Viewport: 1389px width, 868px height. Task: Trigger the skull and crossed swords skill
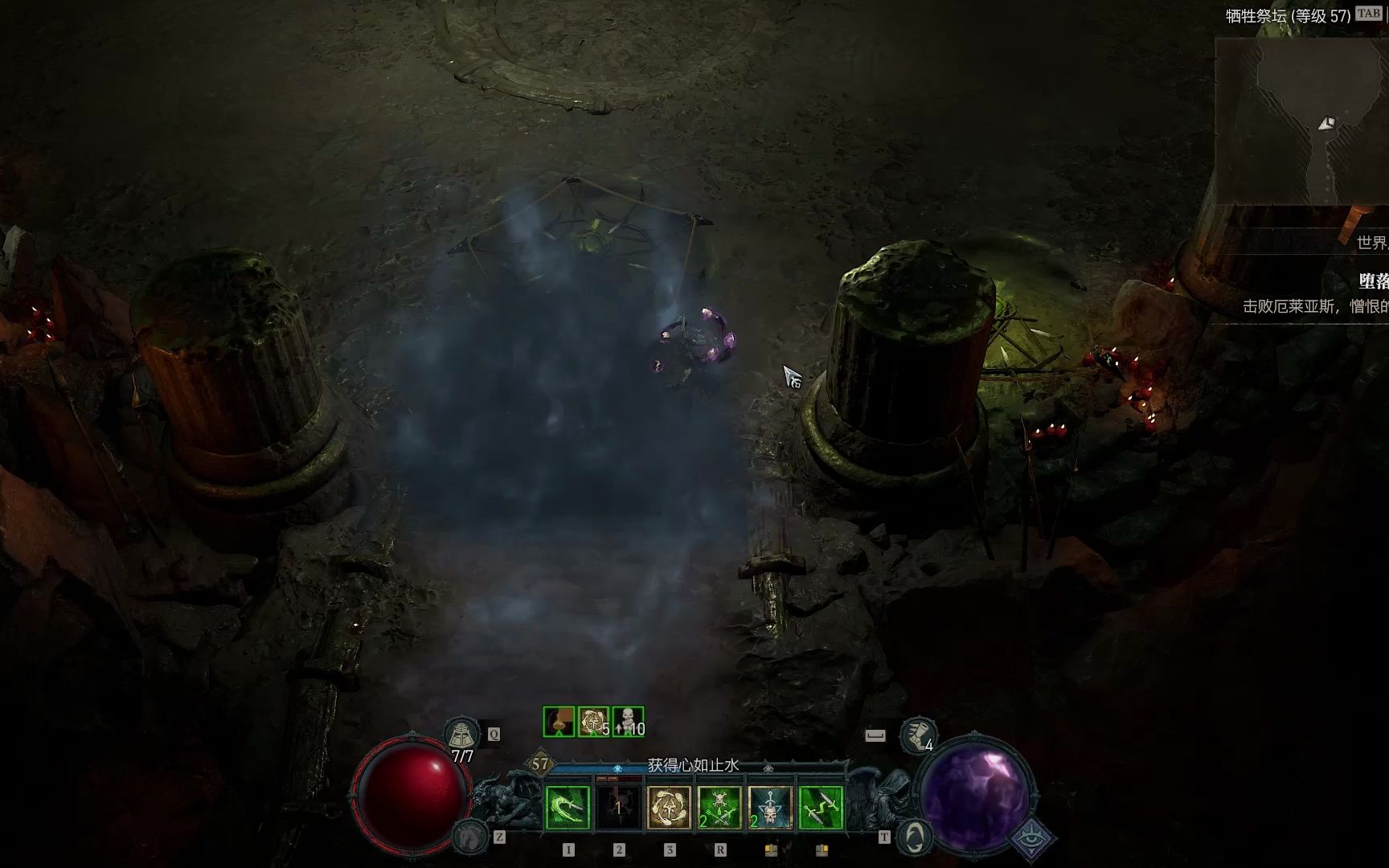point(719,808)
